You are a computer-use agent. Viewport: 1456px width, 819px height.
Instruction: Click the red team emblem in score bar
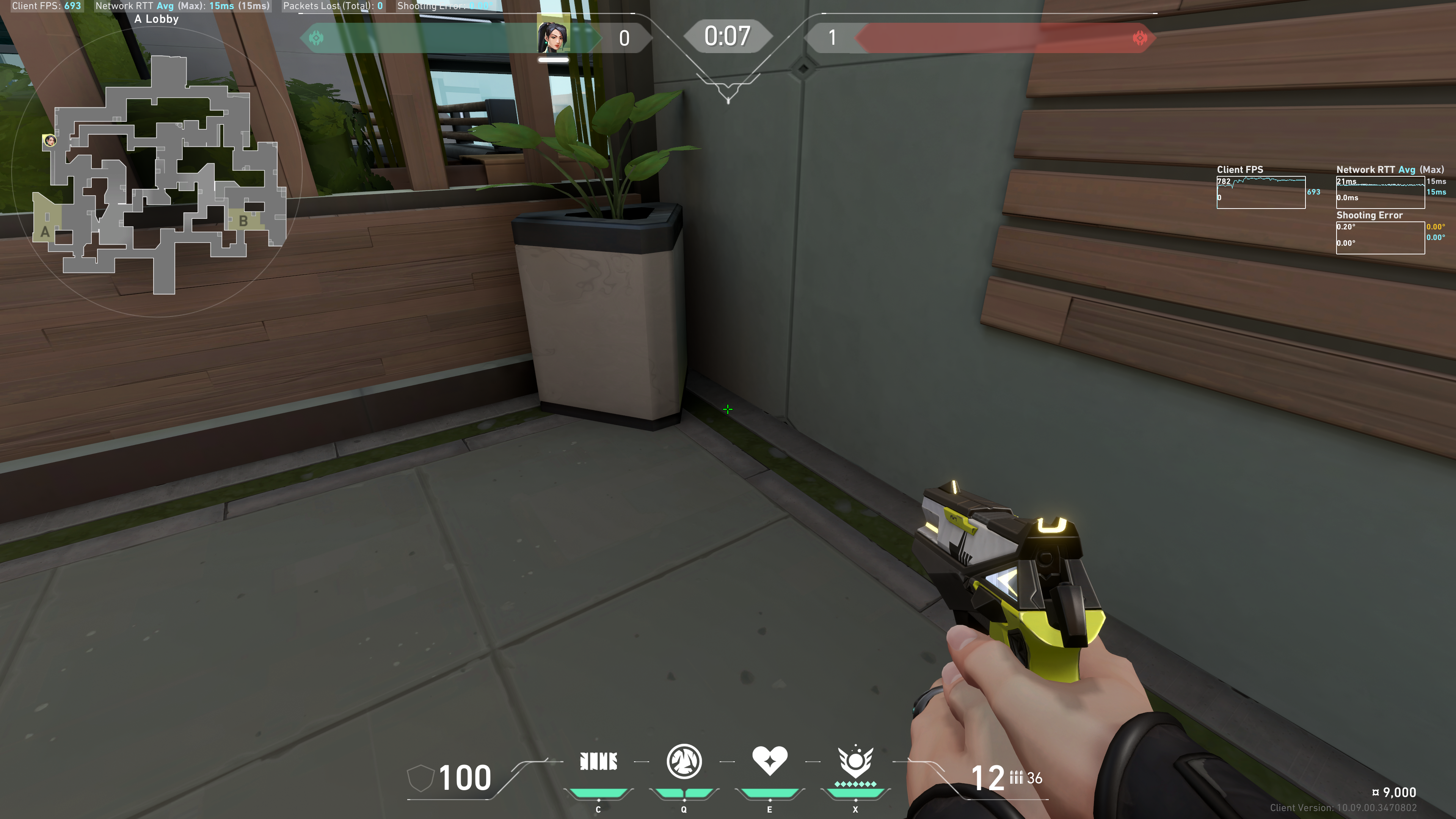(x=1139, y=38)
